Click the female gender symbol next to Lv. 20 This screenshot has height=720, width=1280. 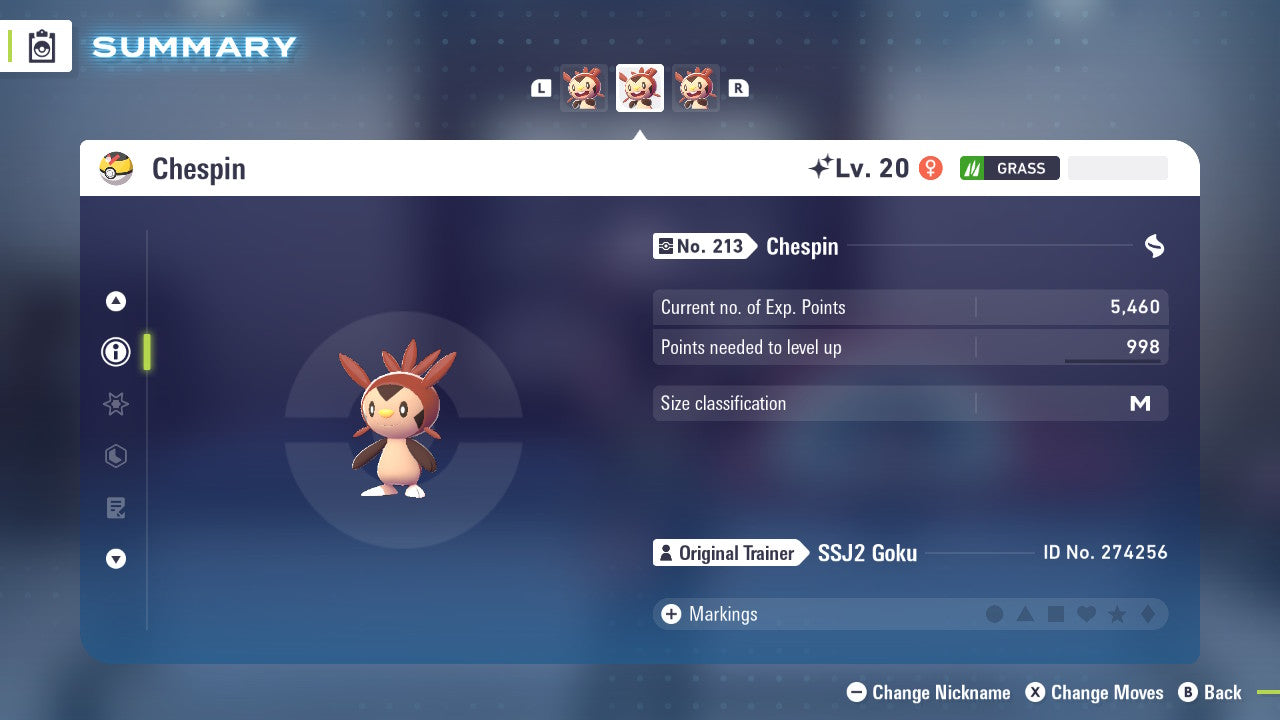tap(929, 168)
